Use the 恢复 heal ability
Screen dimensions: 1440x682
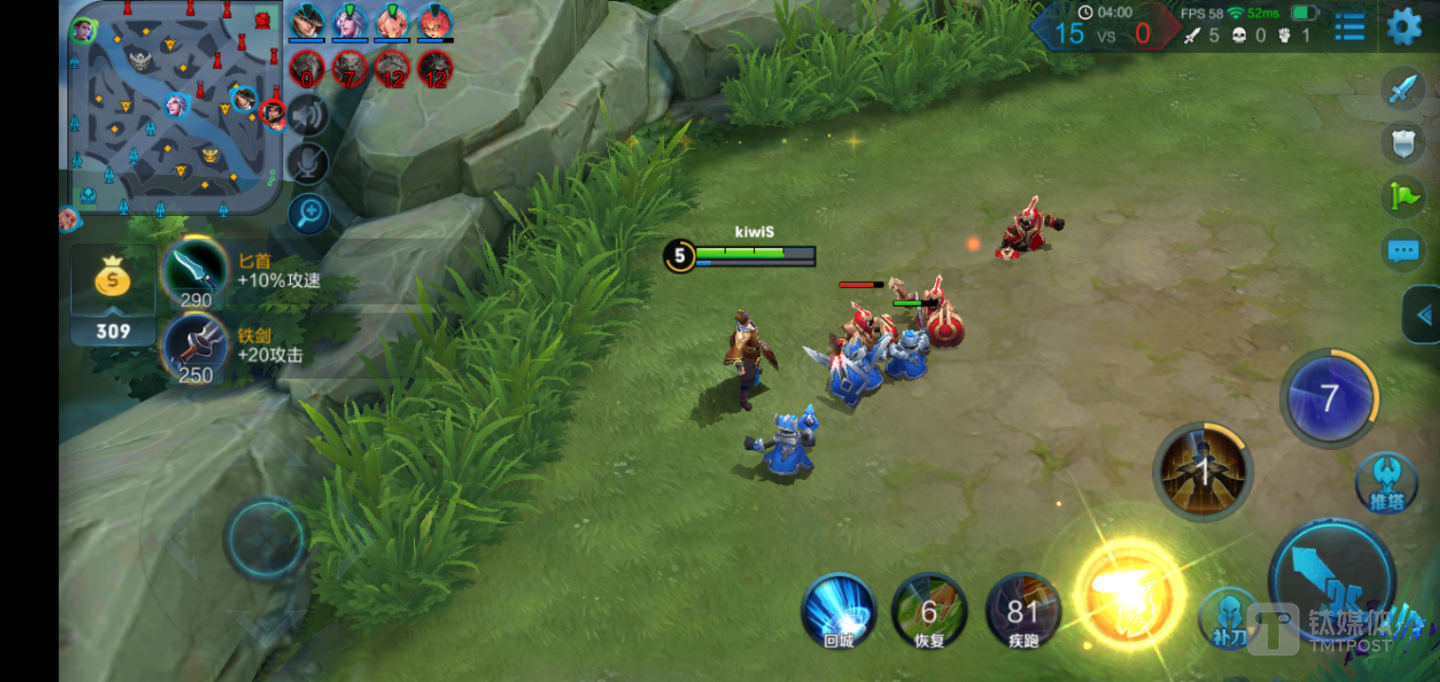click(929, 609)
